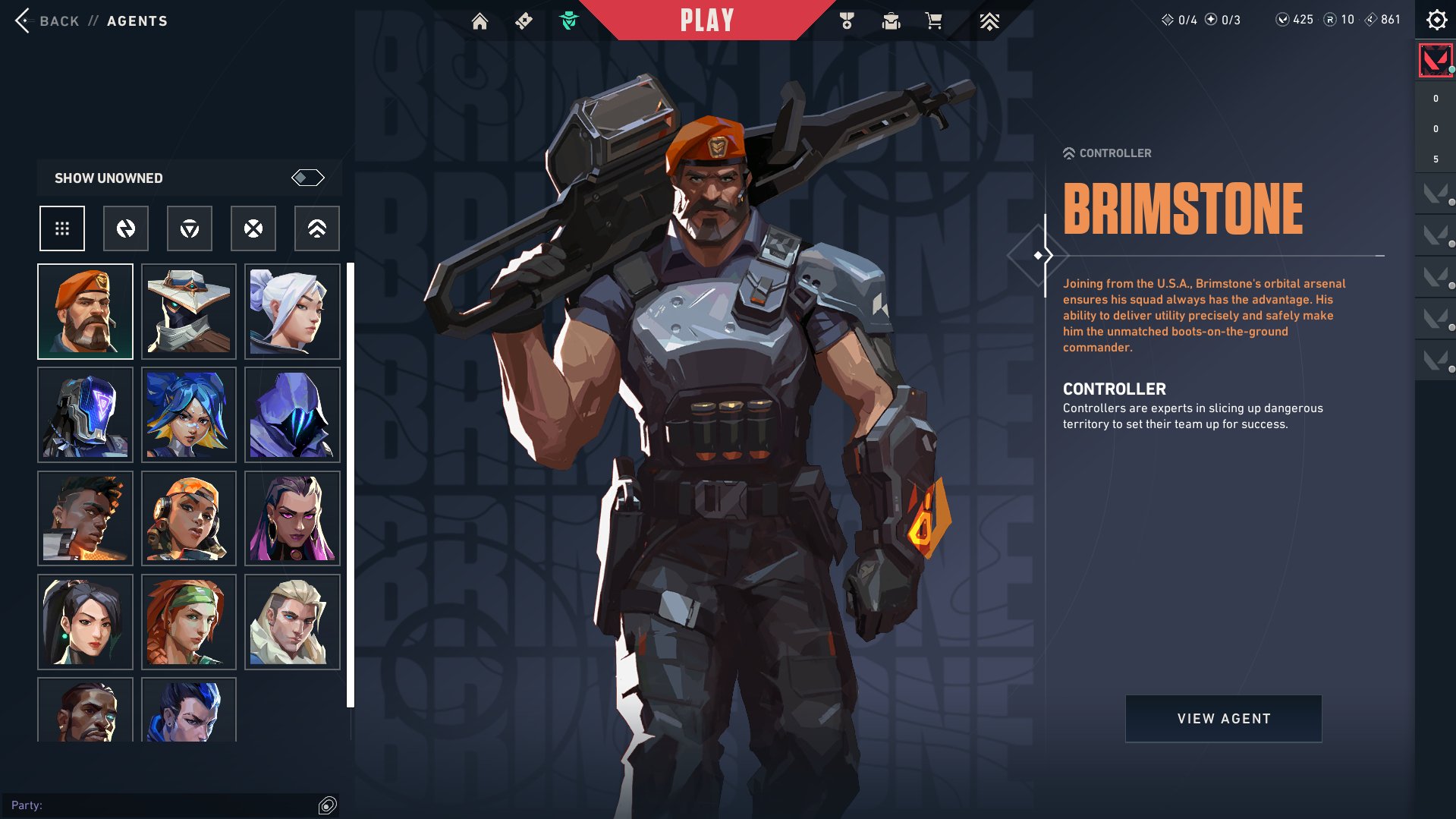Show all agent roles filter
The image size is (1456, 819).
[x=62, y=228]
